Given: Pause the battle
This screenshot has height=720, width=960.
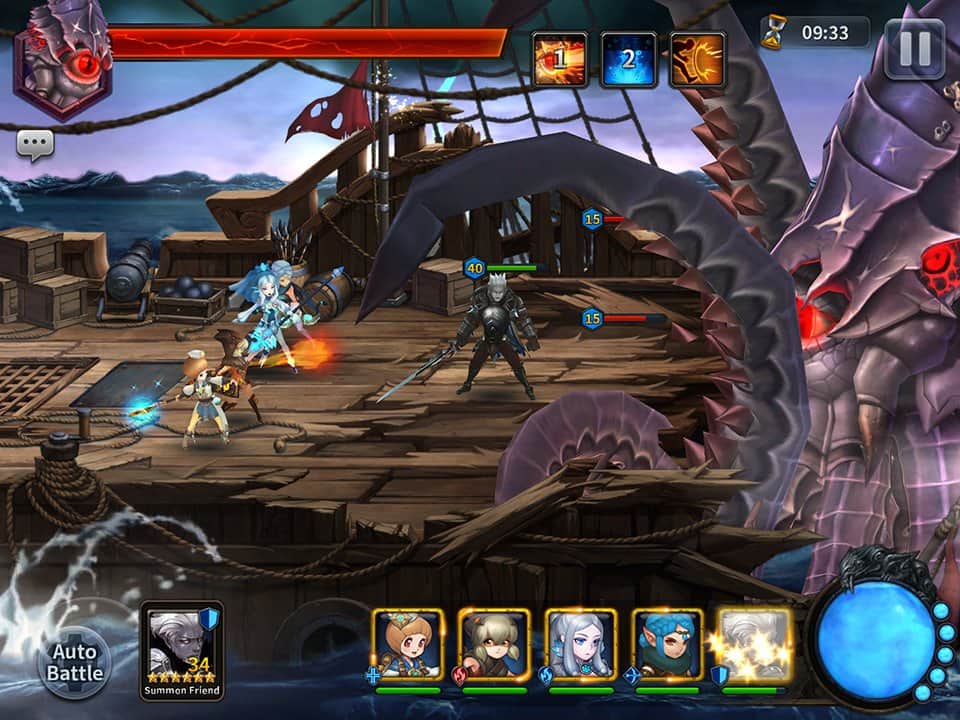Looking at the screenshot, I should (914, 48).
